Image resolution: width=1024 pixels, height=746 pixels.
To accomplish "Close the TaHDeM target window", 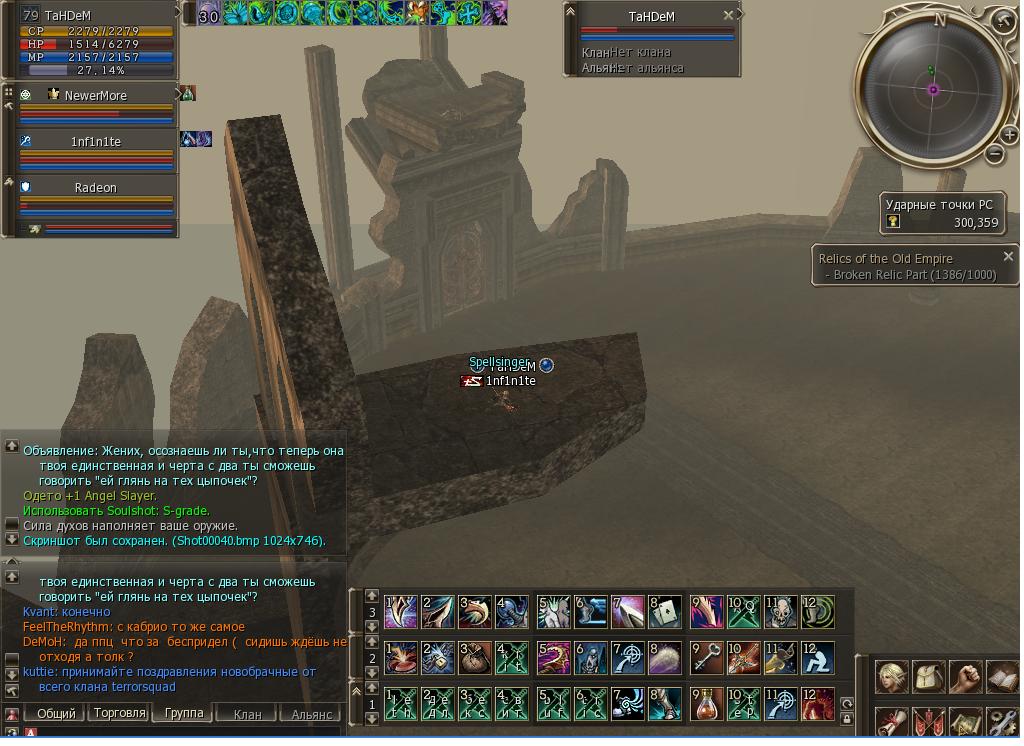I will coord(728,16).
